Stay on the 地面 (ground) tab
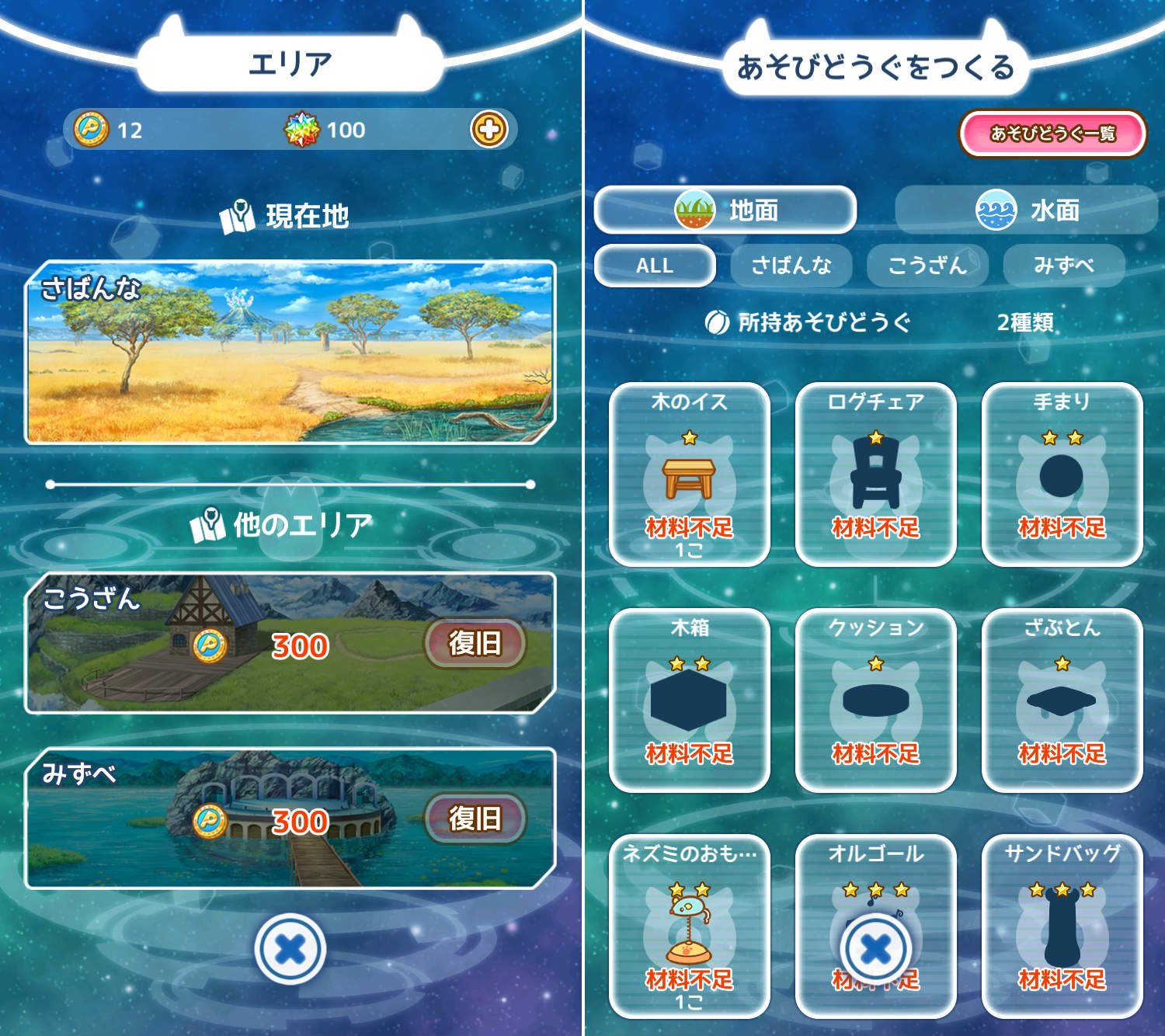Viewport: 1165px width, 1036px height. pos(726,210)
